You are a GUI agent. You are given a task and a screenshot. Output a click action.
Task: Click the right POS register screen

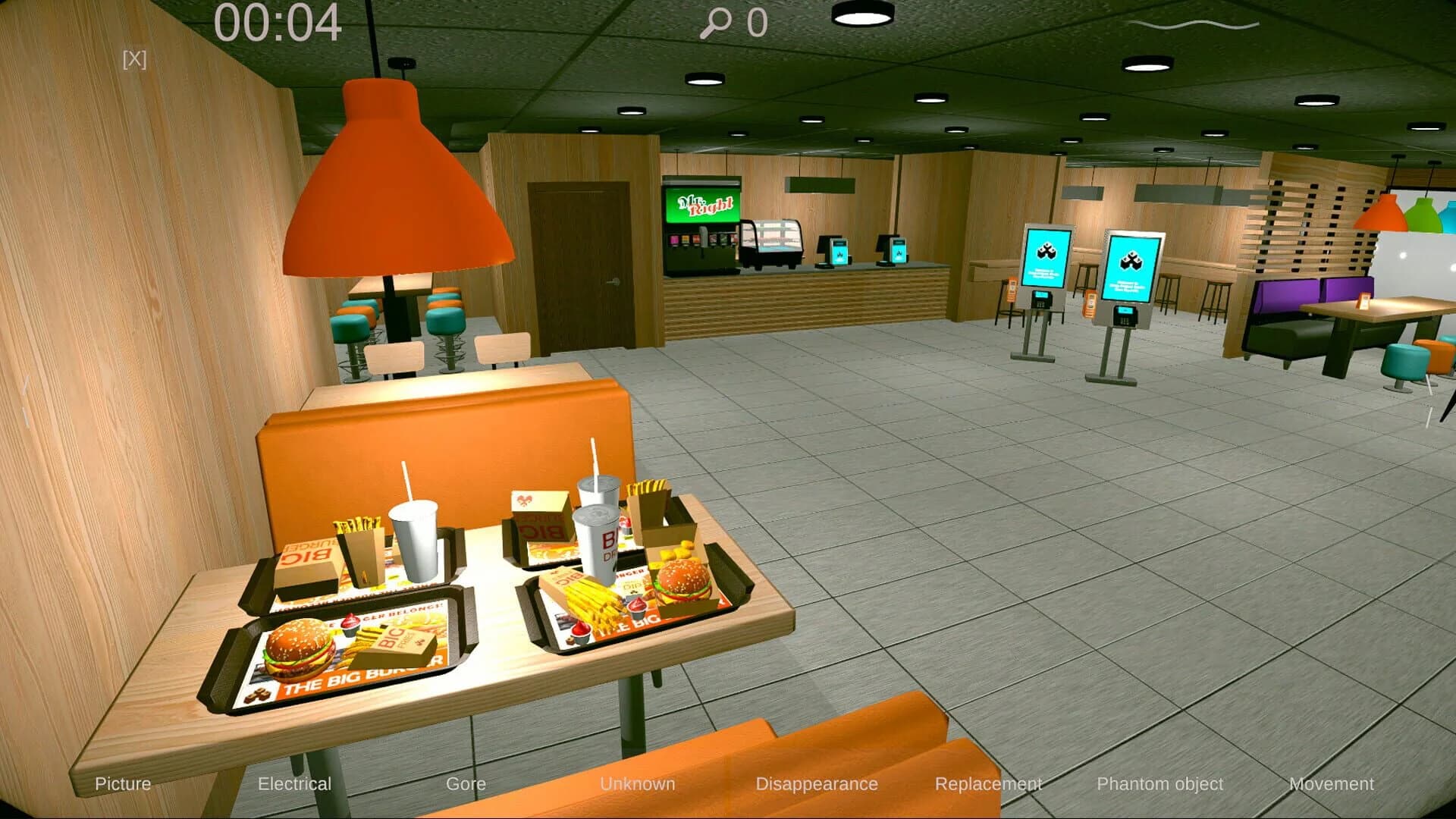[x=899, y=250]
